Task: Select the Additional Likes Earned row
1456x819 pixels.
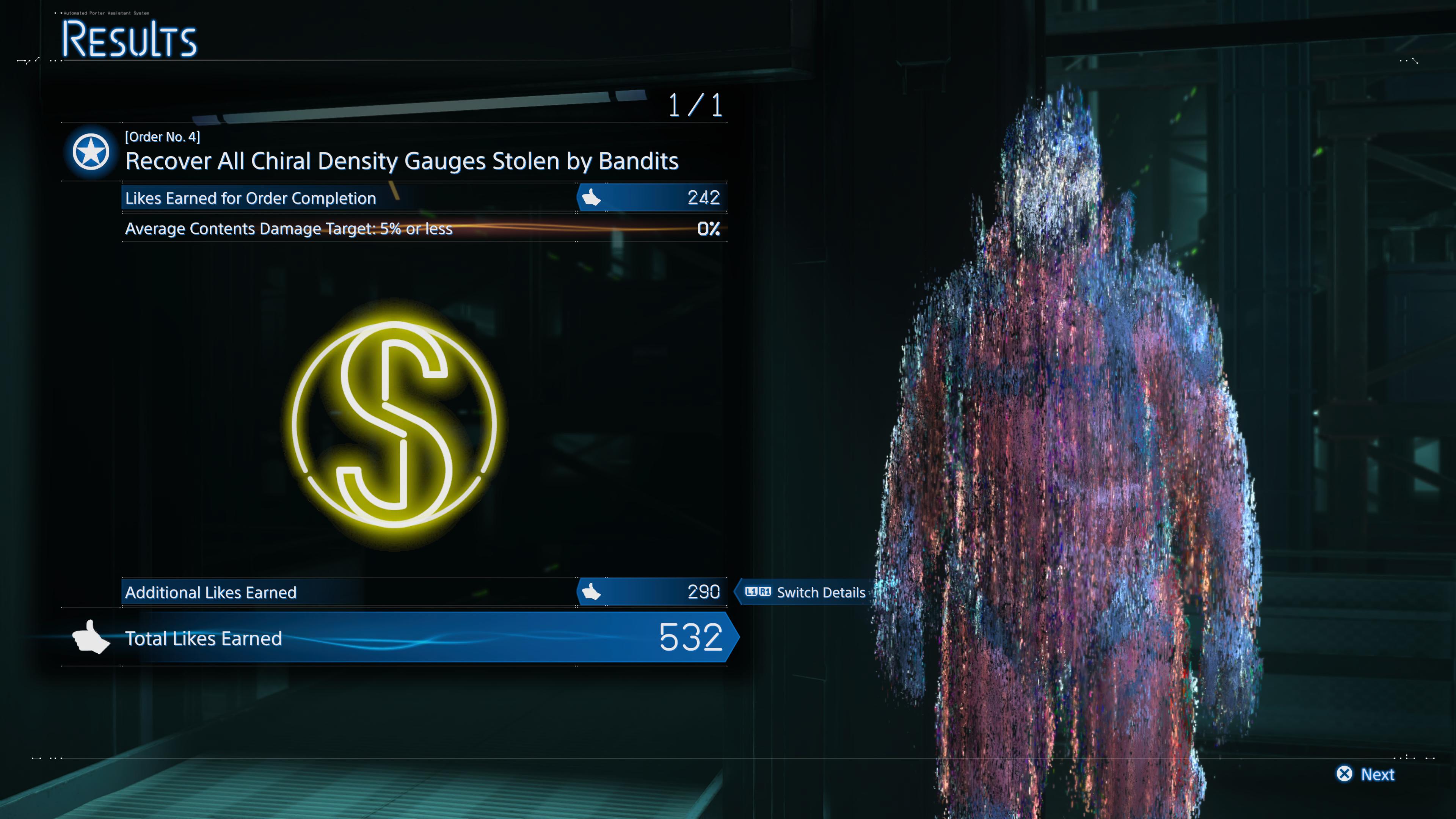Action: coord(424,592)
